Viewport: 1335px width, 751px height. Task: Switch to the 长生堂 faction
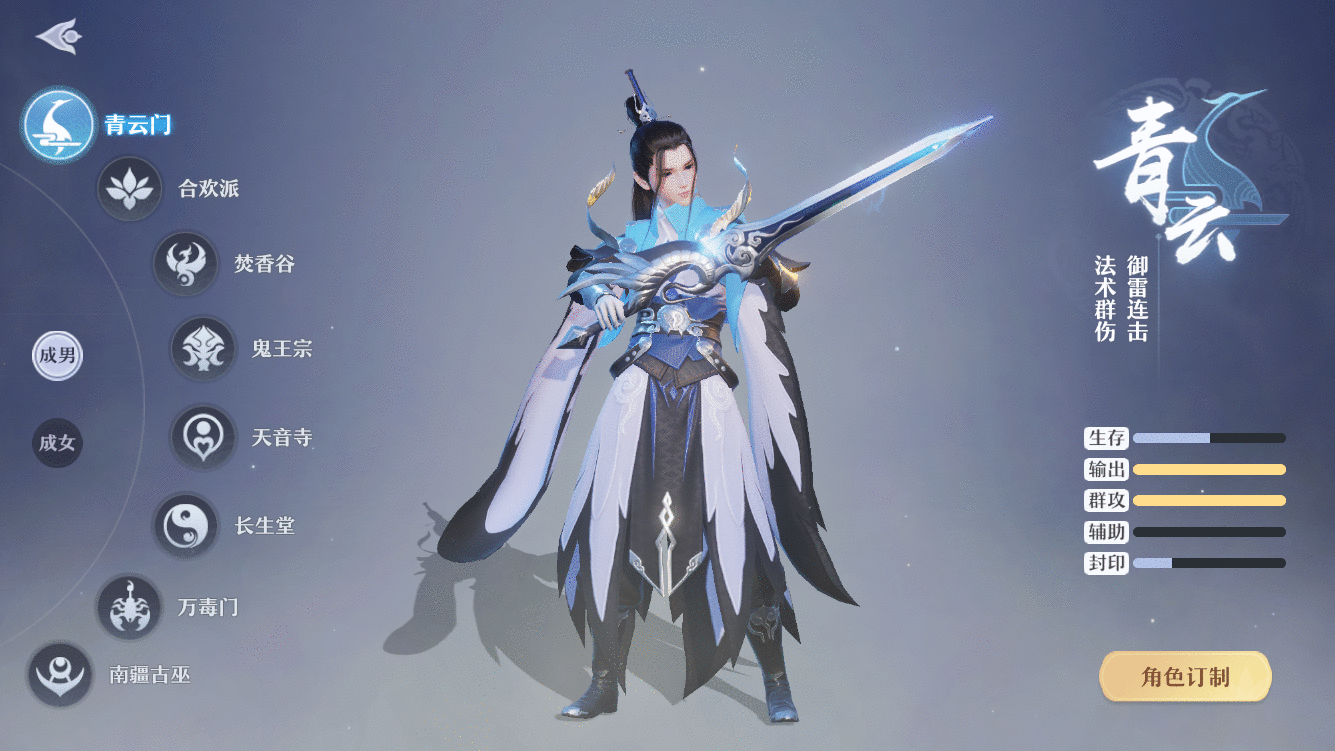coord(185,525)
